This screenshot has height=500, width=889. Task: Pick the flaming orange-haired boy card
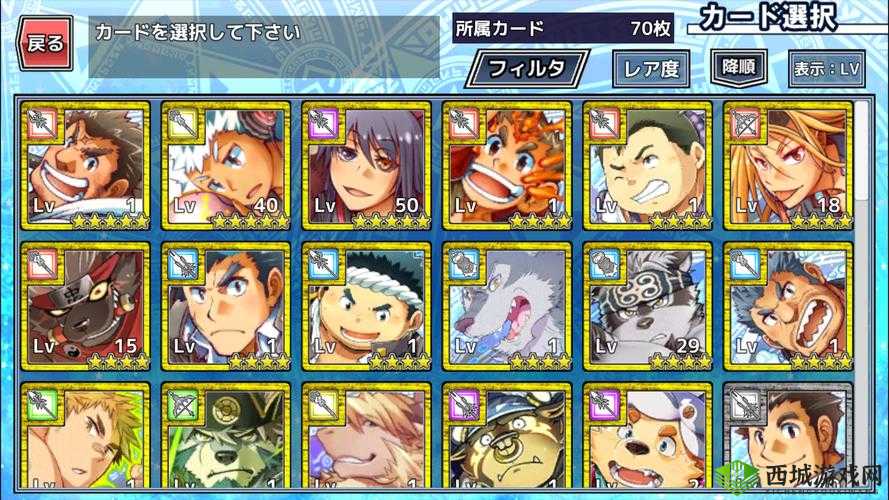(x=506, y=165)
